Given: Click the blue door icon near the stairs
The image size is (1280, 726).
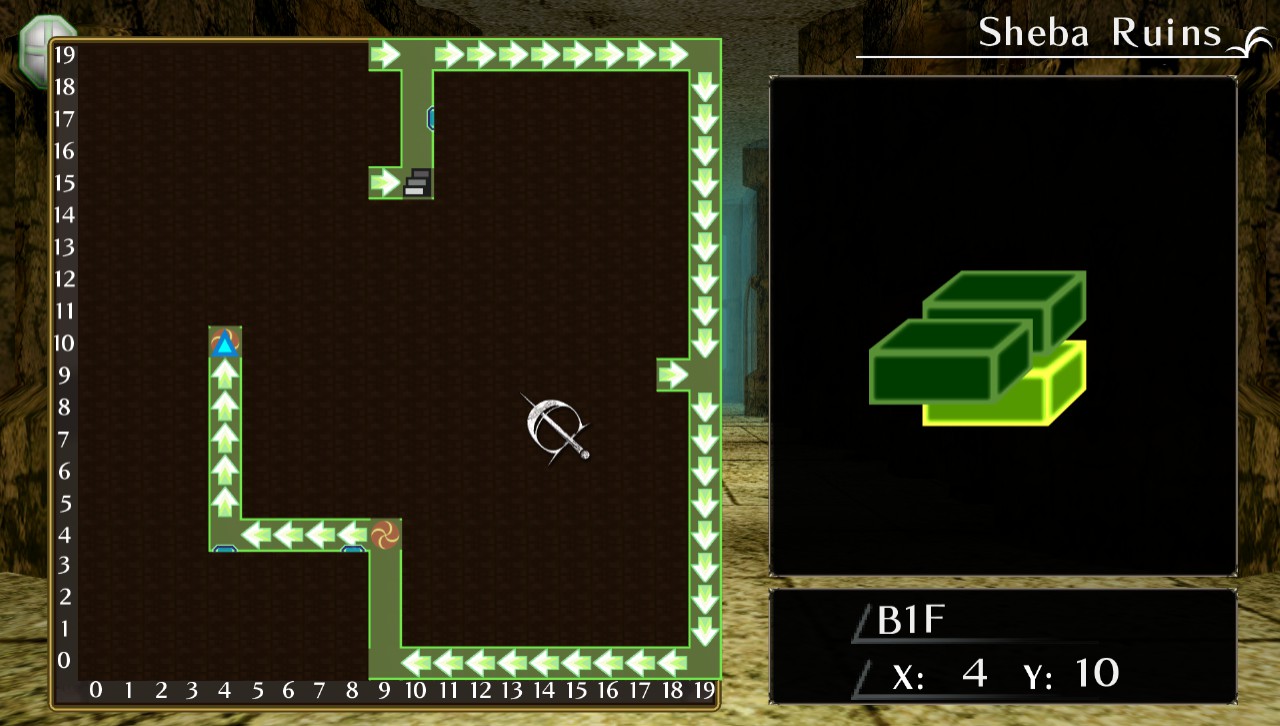Looking at the screenshot, I should 431,118.
